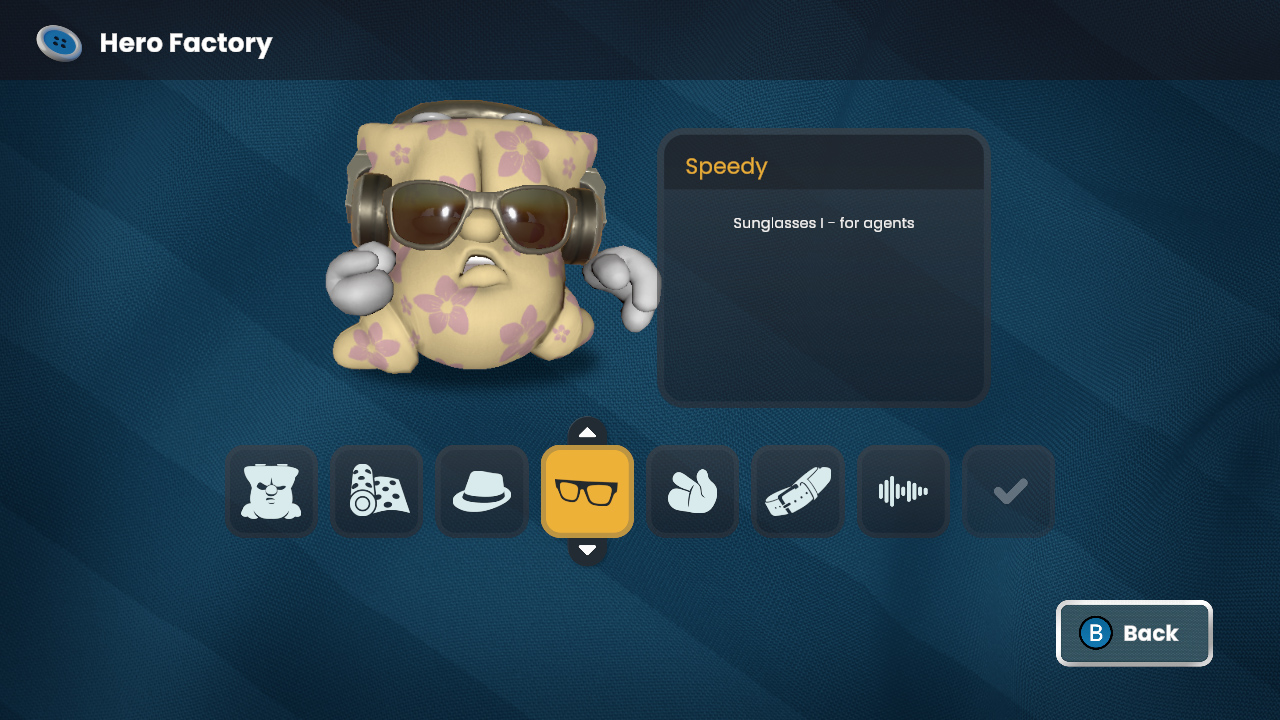This screenshot has width=1280, height=720.
Task: Open the hands customization category
Action: 692,491
